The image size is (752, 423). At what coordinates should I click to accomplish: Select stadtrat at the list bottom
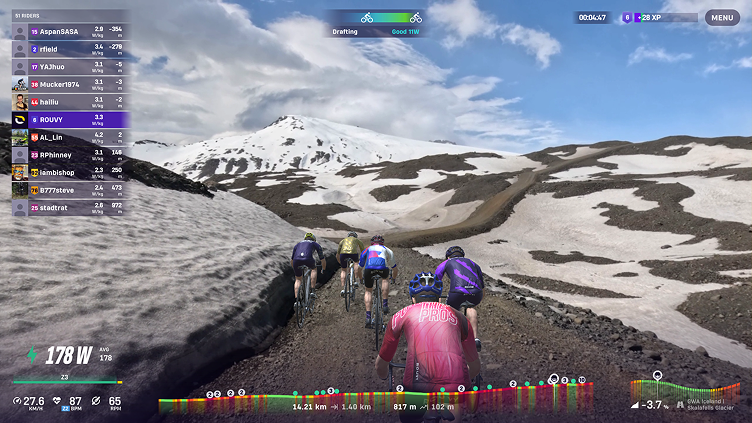point(69,207)
